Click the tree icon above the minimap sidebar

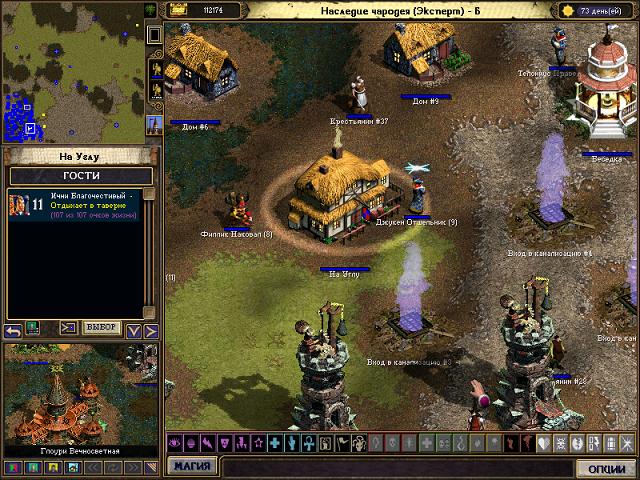pyautogui.click(x=151, y=9)
